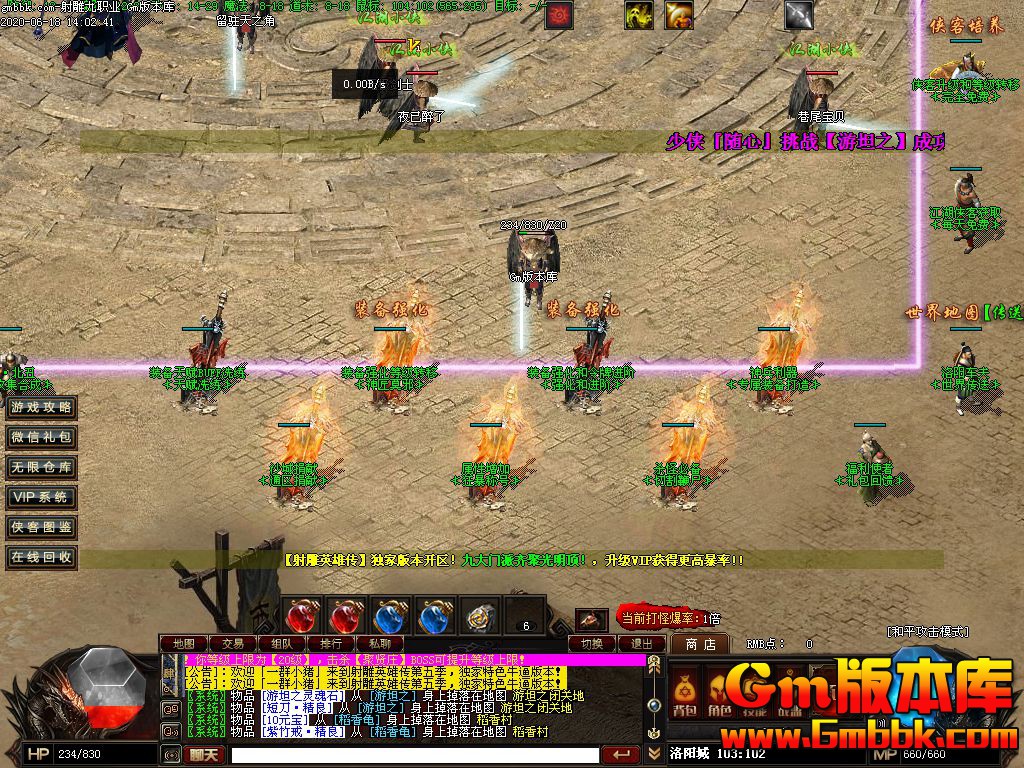The image size is (1024, 768).
Task: Open the 聊天 chat button
Action: 204,755
